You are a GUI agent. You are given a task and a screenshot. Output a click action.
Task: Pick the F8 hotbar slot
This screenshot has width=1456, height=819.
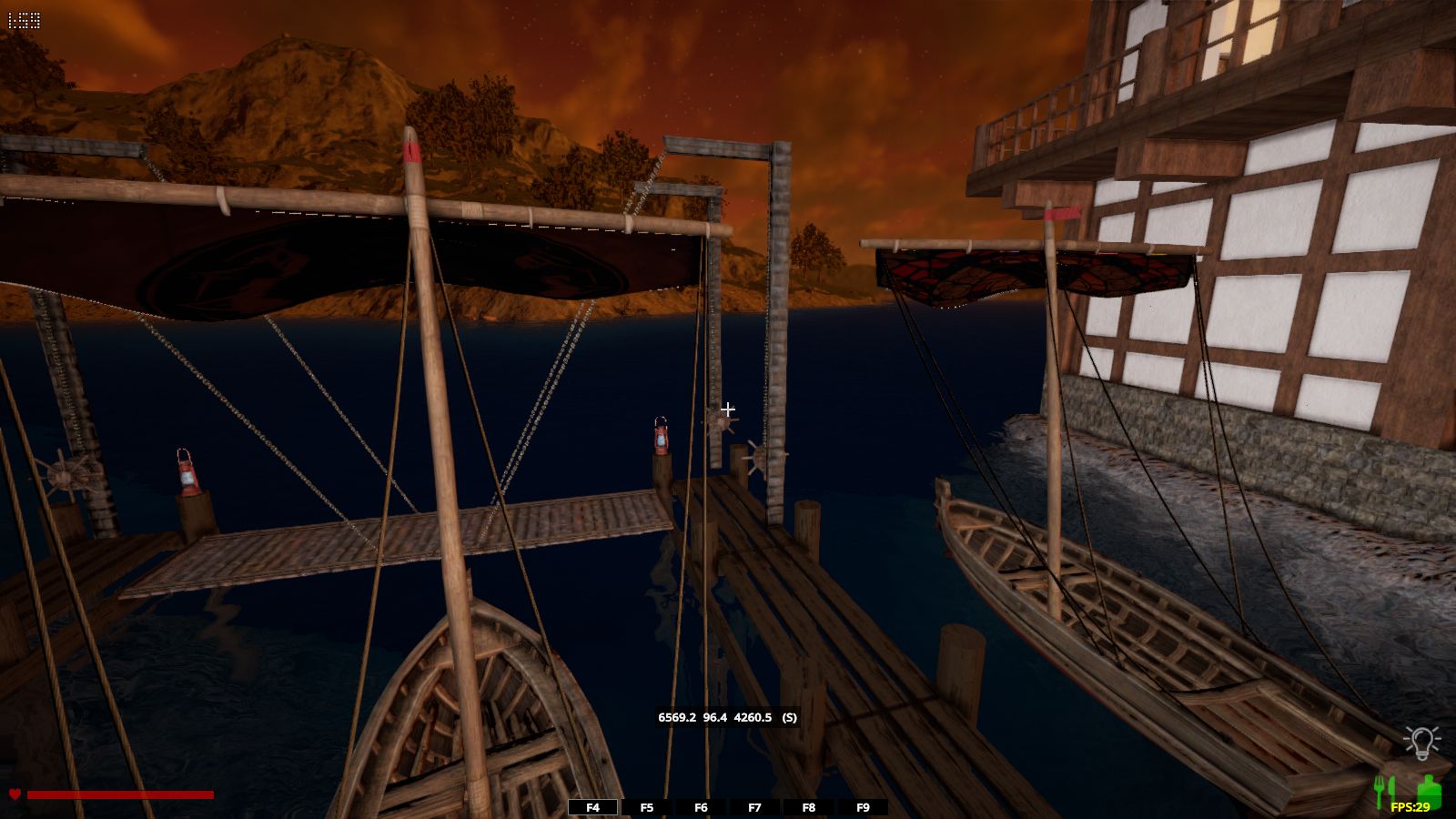tap(809, 807)
